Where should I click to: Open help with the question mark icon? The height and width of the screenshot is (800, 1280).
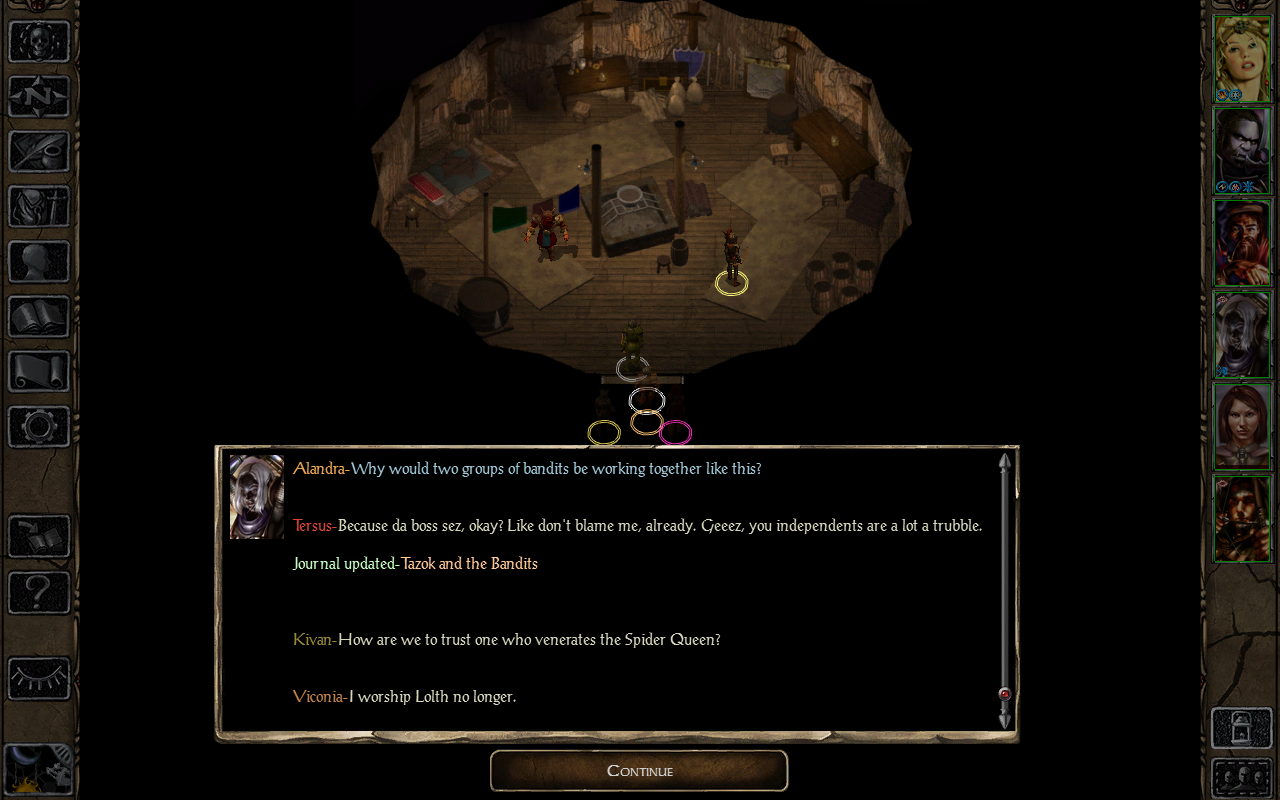[39, 592]
